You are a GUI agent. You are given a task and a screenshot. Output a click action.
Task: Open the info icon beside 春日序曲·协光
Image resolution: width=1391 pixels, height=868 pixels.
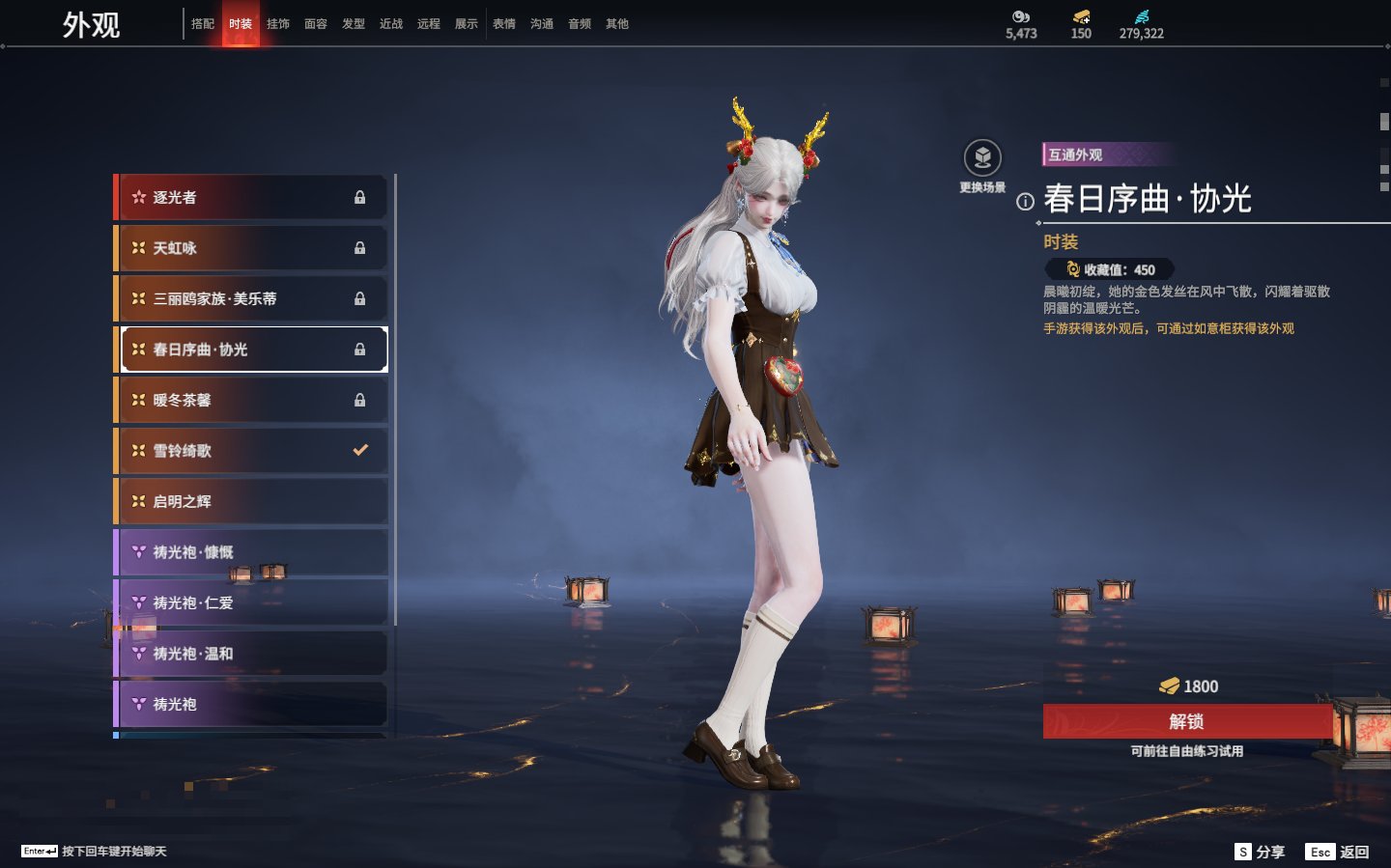click(x=1025, y=202)
